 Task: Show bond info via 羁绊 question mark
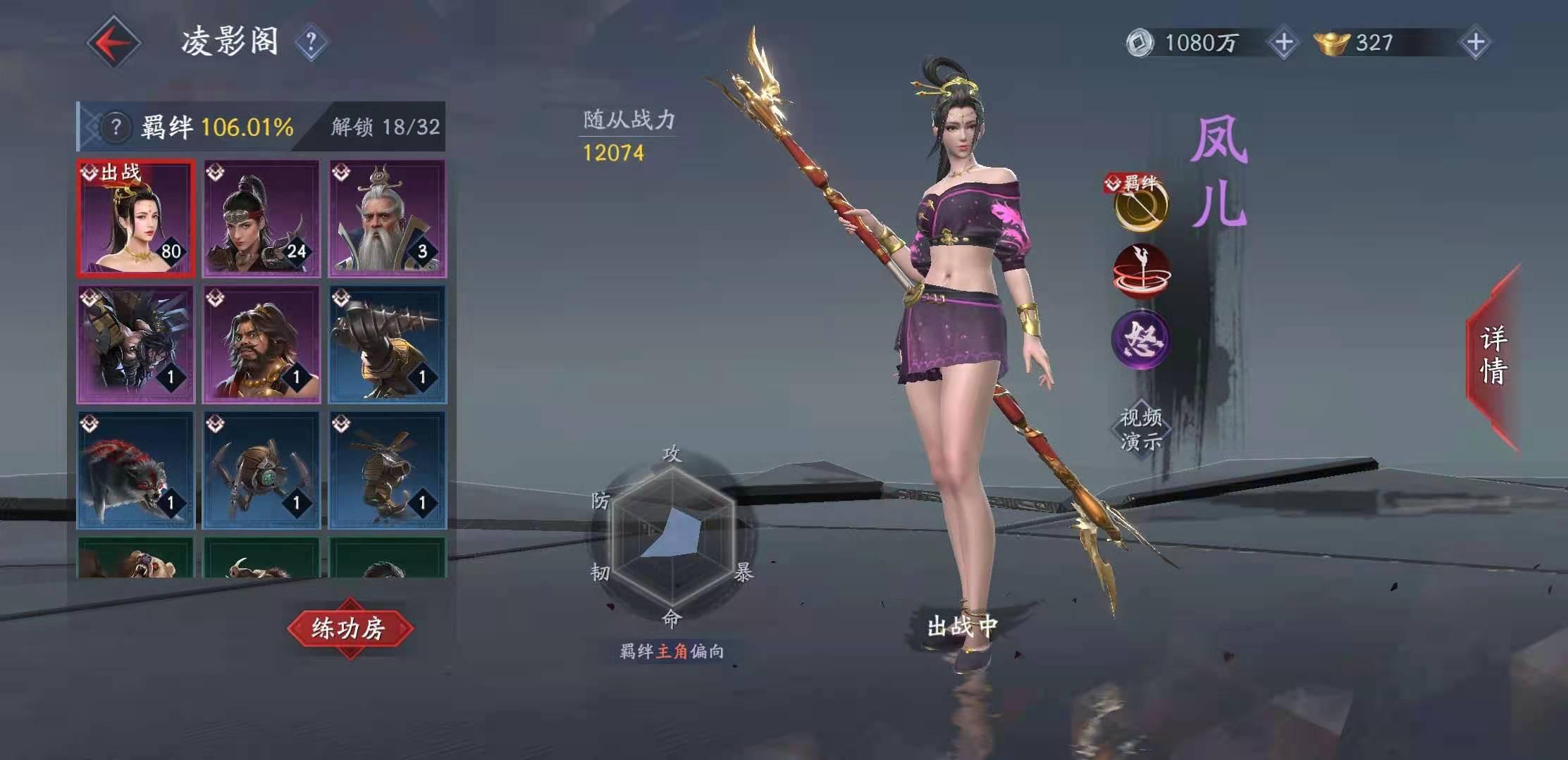click(x=116, y=127)
